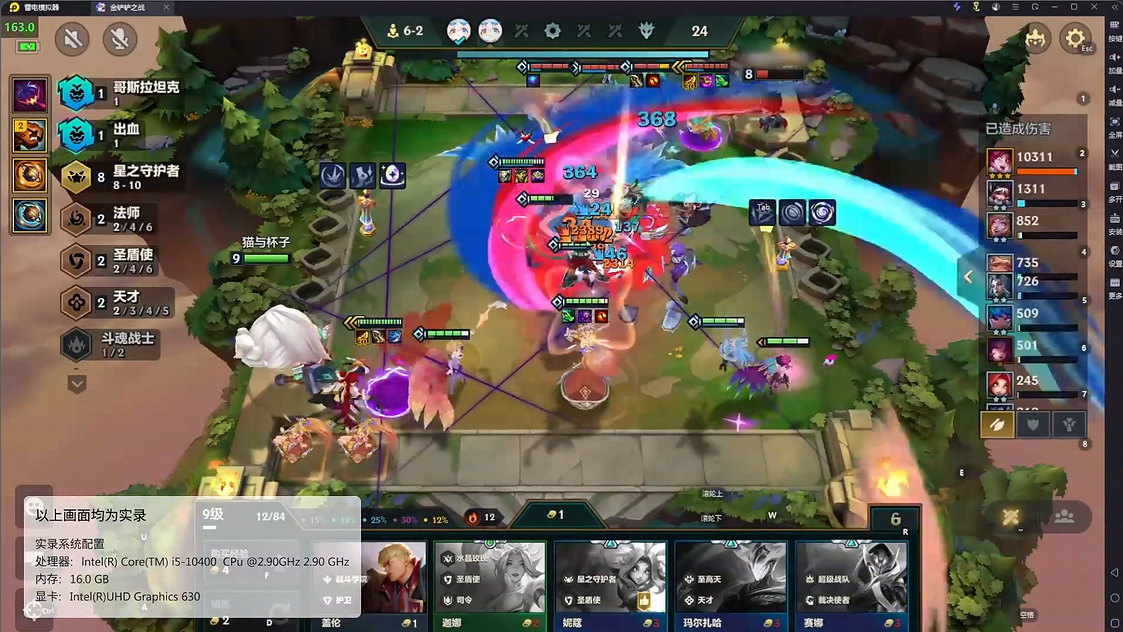1123x632 pixels.
Task: Toggle the shop lock icon
Action: click(895, 519)
